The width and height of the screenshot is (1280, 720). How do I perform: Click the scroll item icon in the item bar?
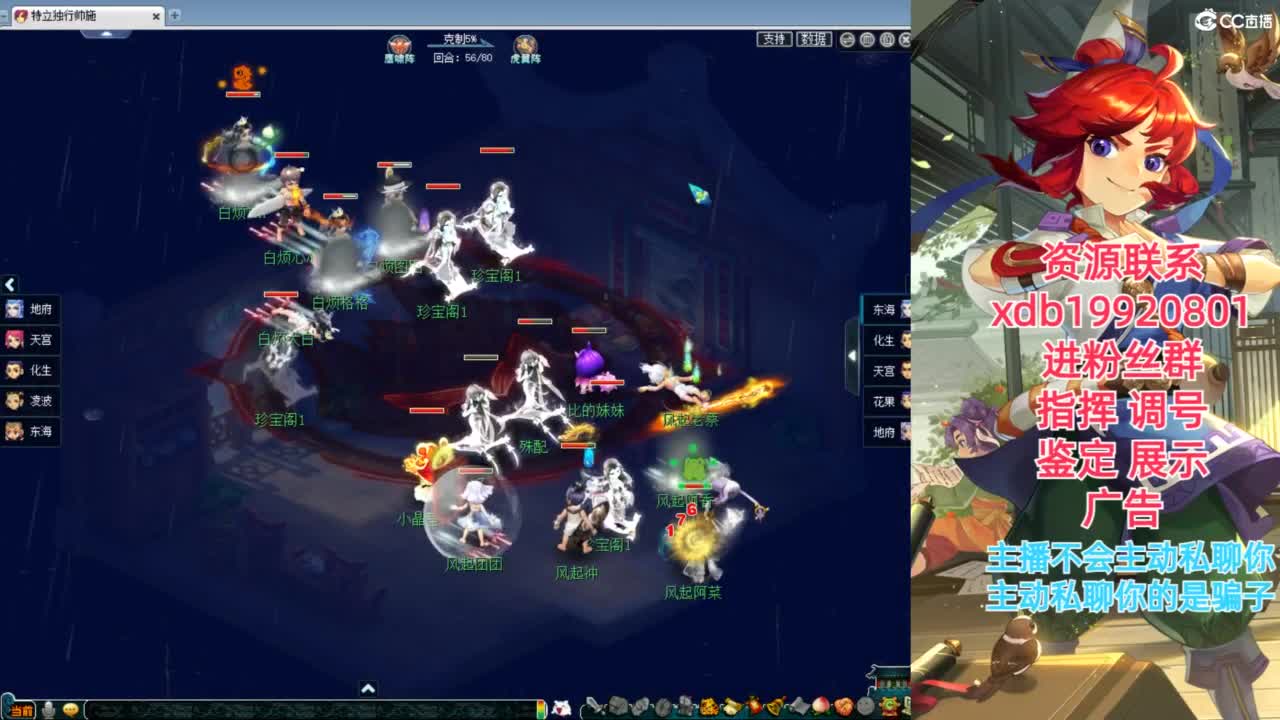[x=797, y=707]
